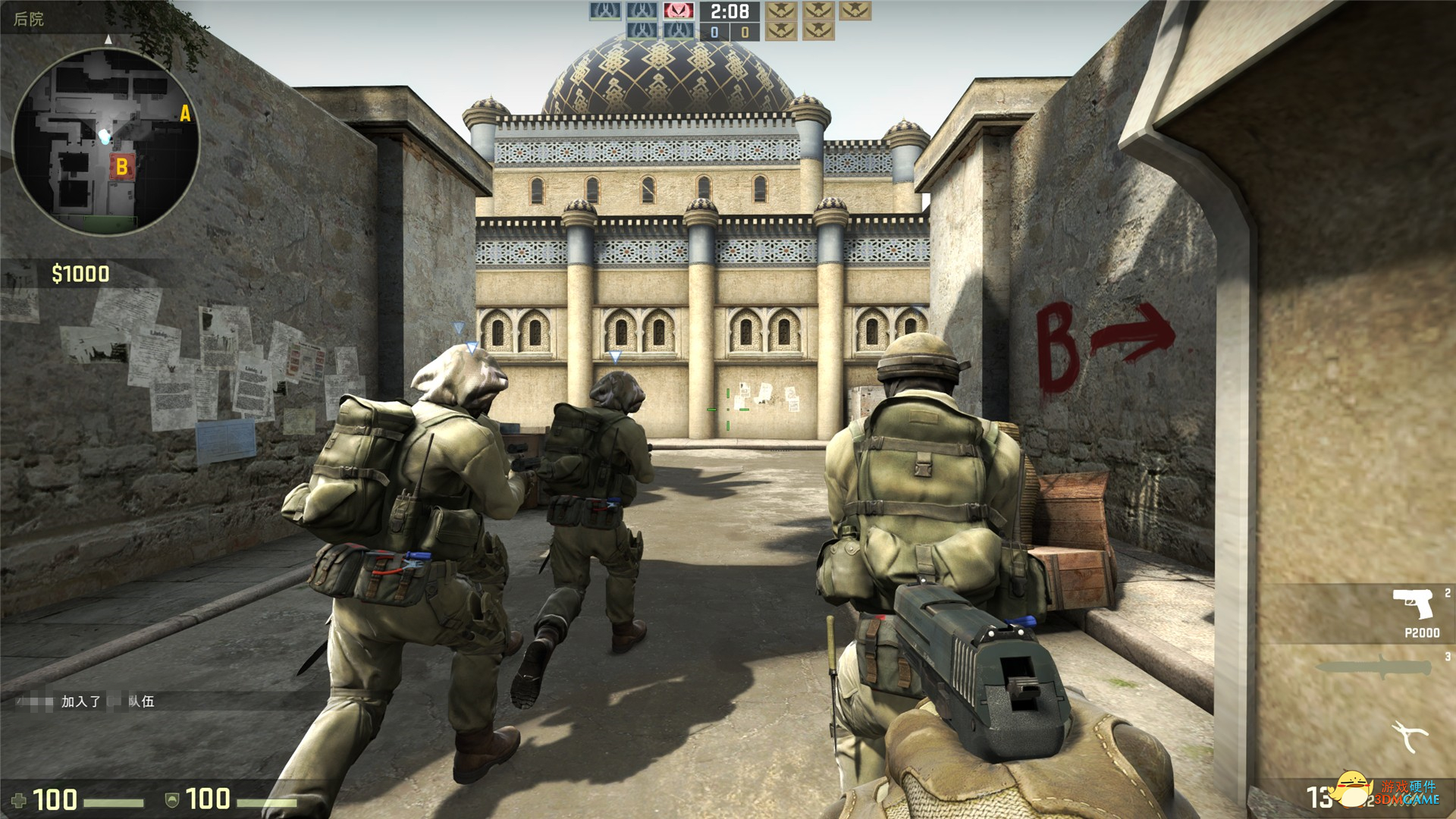Expand the round timer showing 2:08
The height and width of the screenshot is (819, 1456).
pos(729,11)
